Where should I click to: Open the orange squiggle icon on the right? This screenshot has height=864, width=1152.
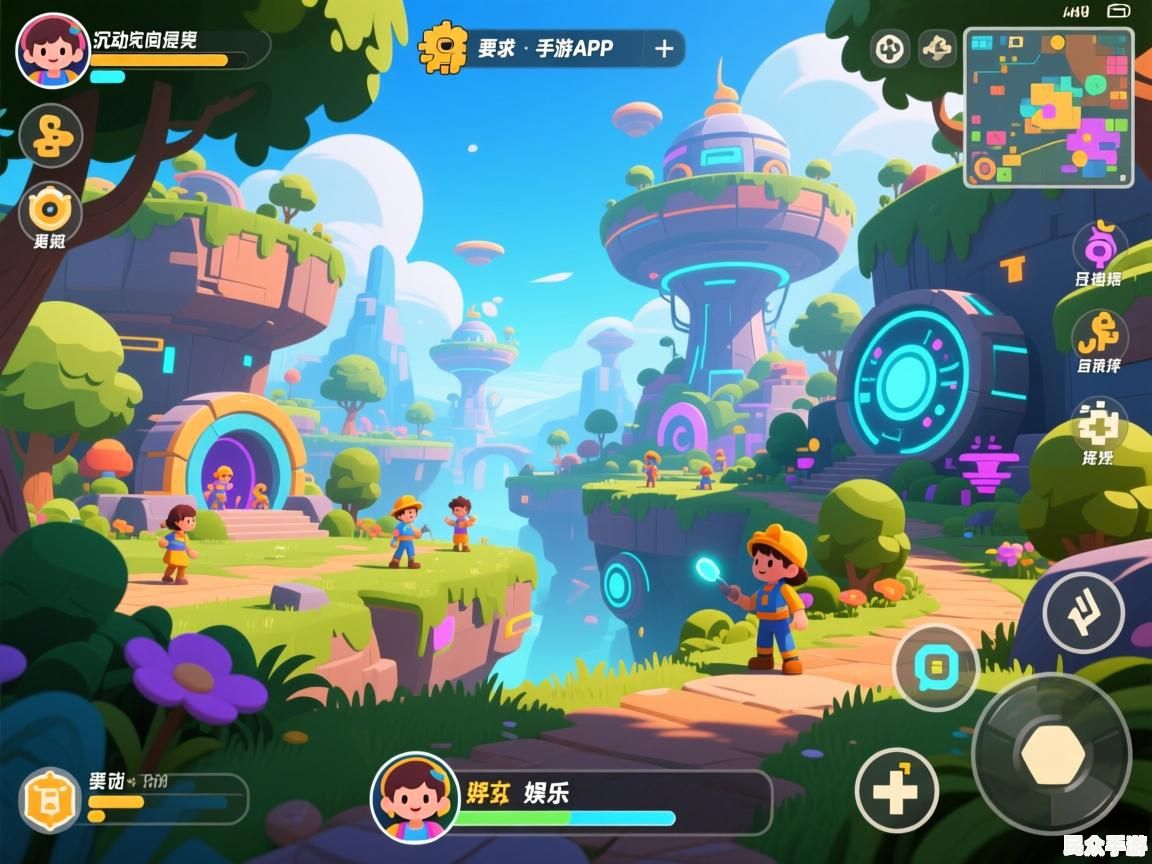click(x=1100, y=333)
